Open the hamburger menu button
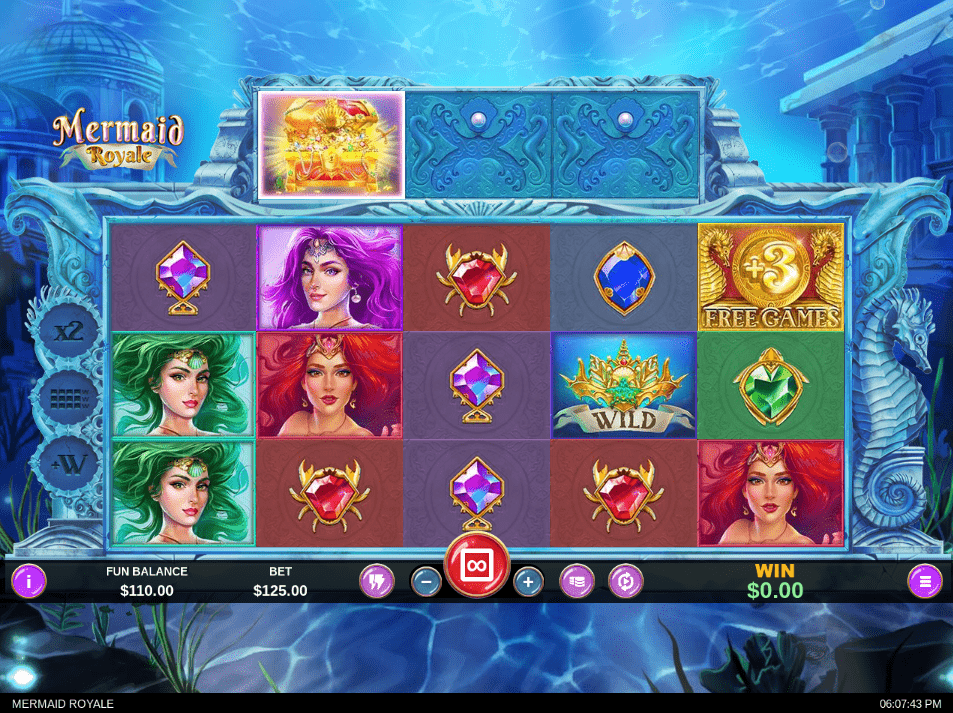Screen dimensions: 953x713 pos(925,581)
